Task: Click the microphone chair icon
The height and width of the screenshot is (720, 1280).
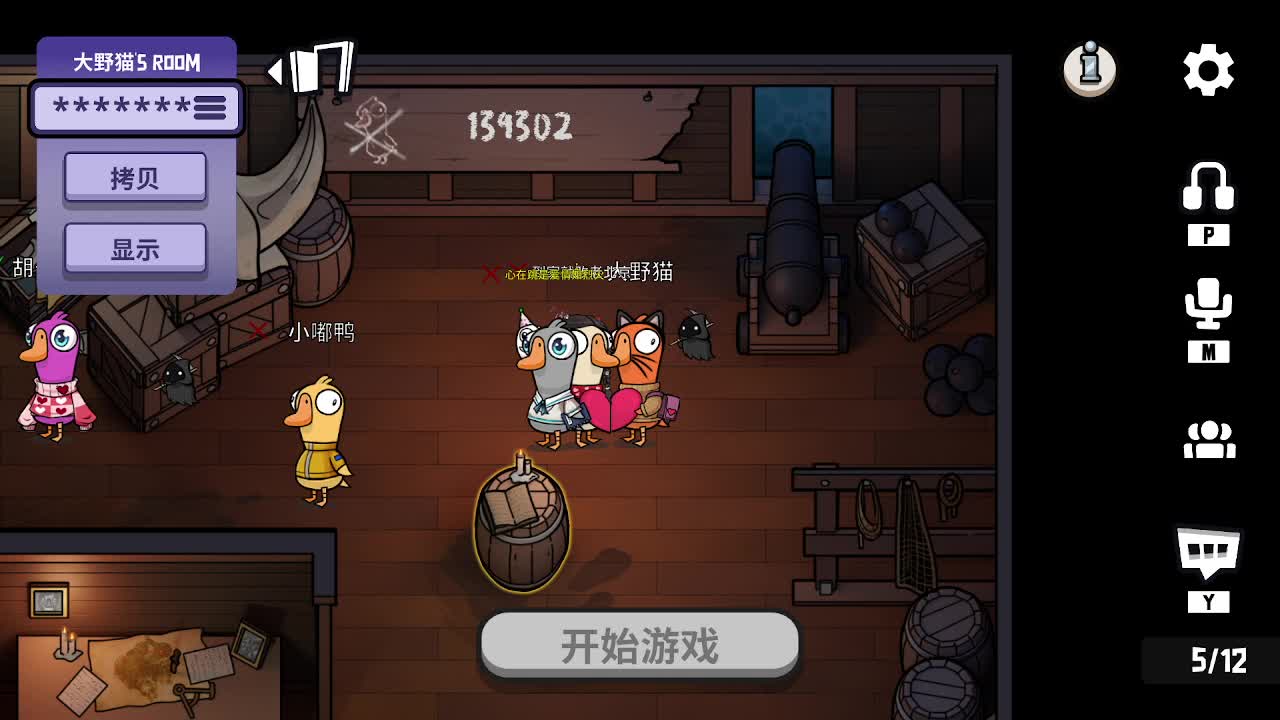Action: click(x=1210, y=305)
